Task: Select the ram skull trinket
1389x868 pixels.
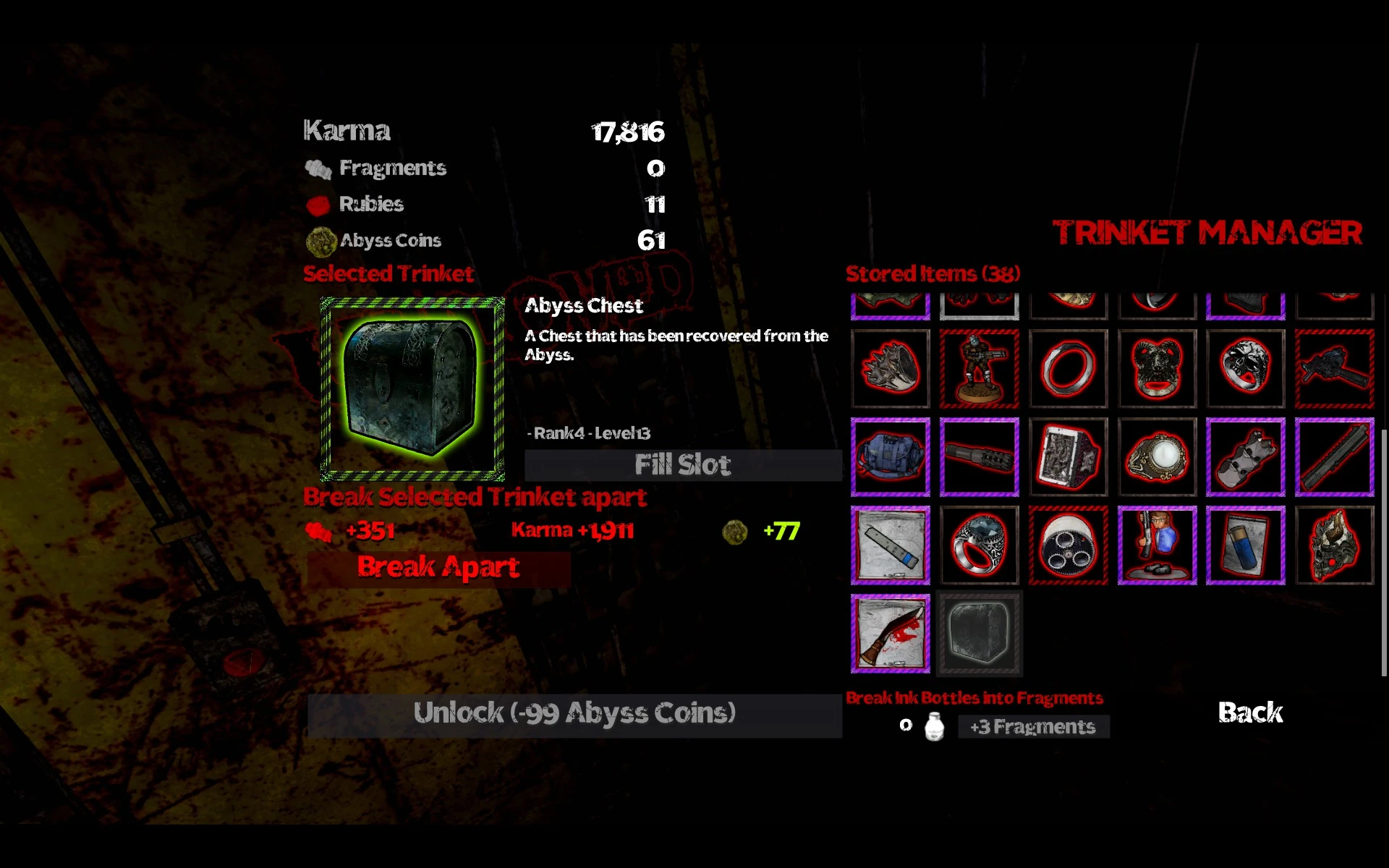Action: pos(1156,367)
